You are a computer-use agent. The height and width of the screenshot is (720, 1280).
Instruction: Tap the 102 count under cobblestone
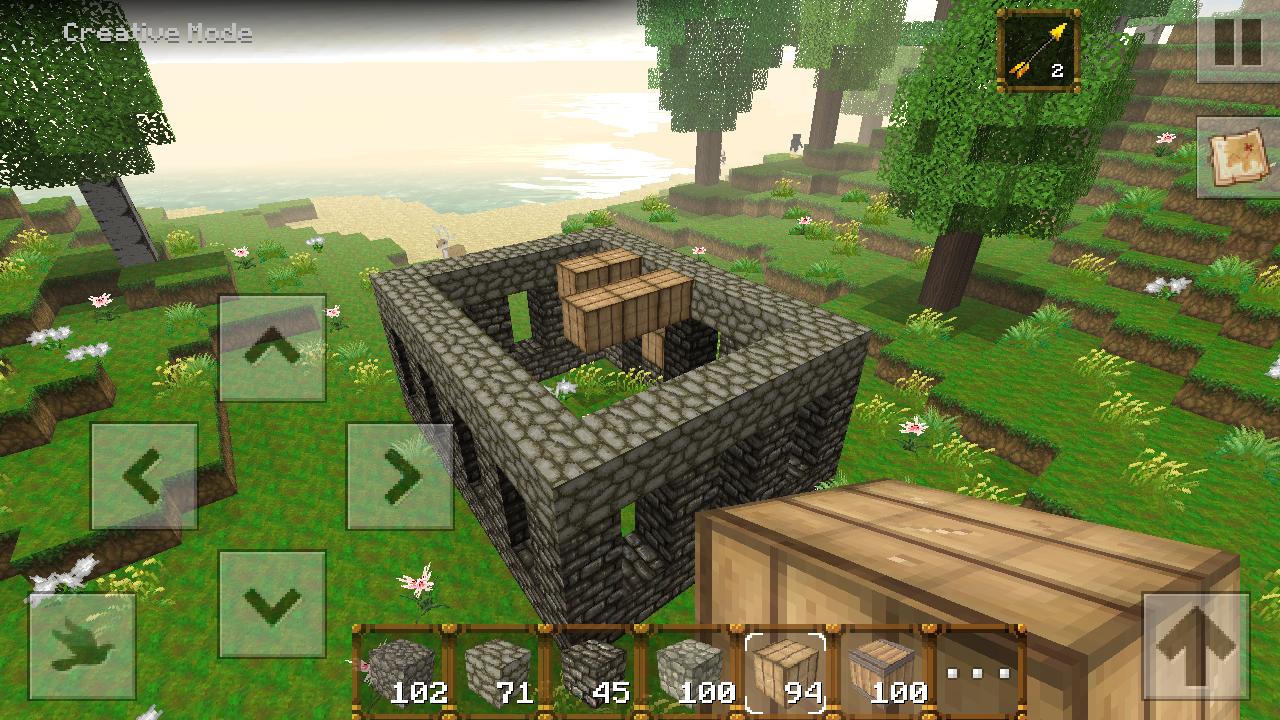(422, 691)
